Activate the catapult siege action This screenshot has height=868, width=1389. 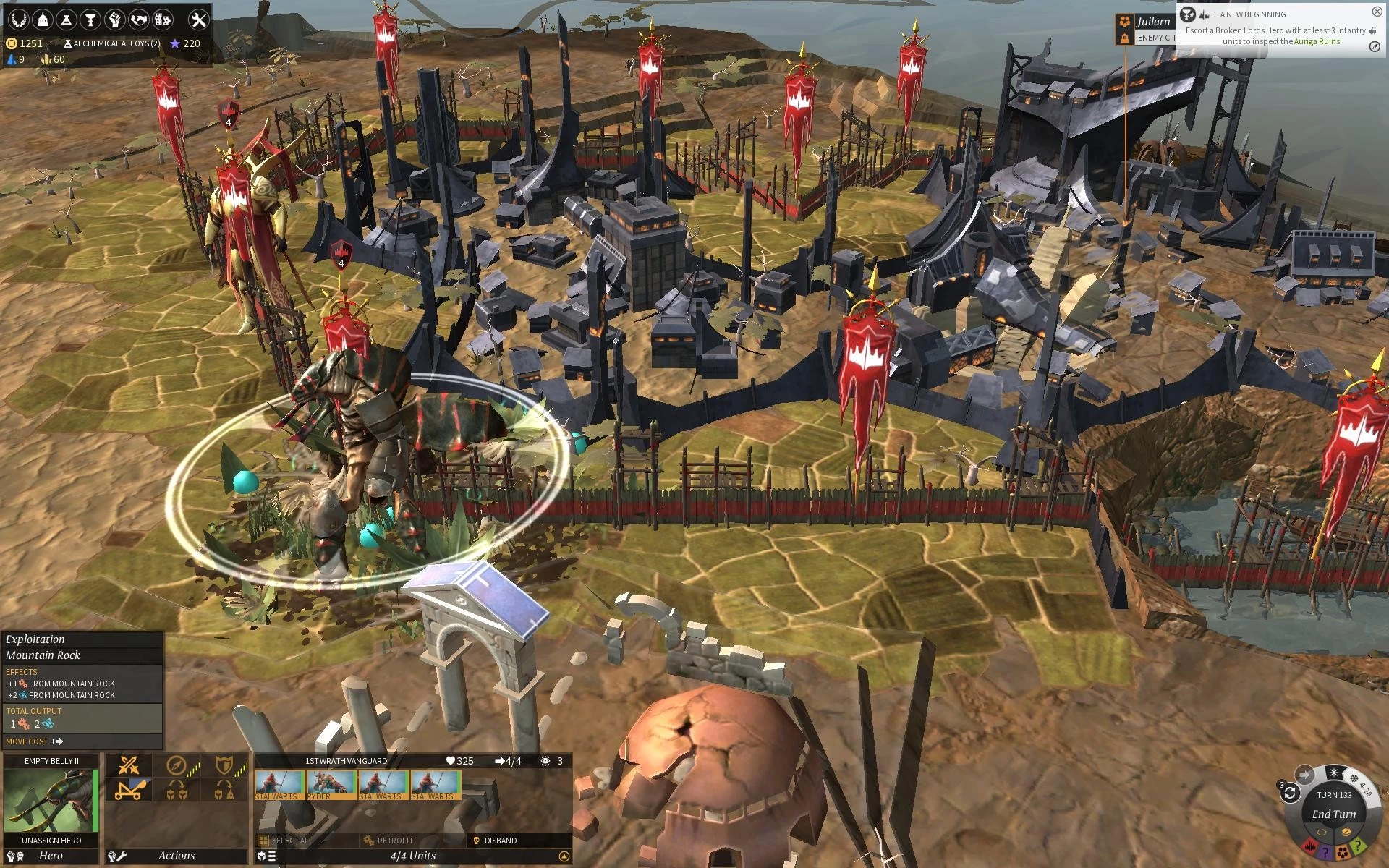point(129,790)
